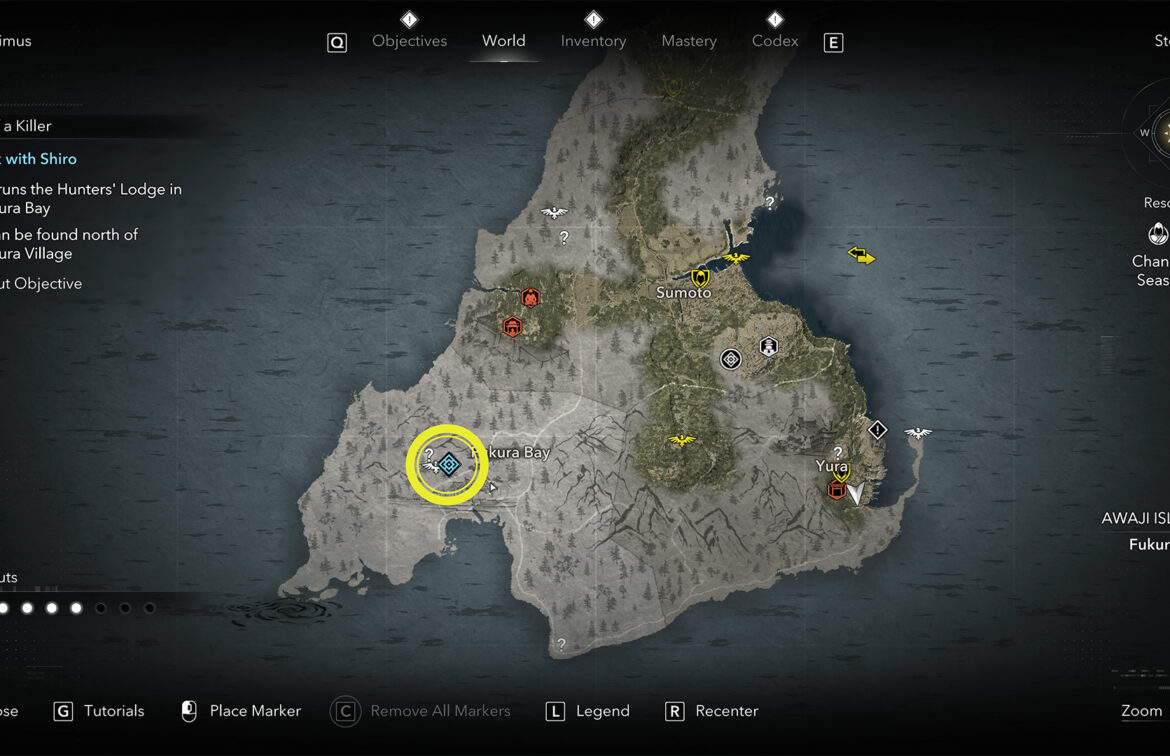This screenshot has width=1170, height=756.
Task: Click the circular target marker south of Sumoto
Action: (731, 358)
